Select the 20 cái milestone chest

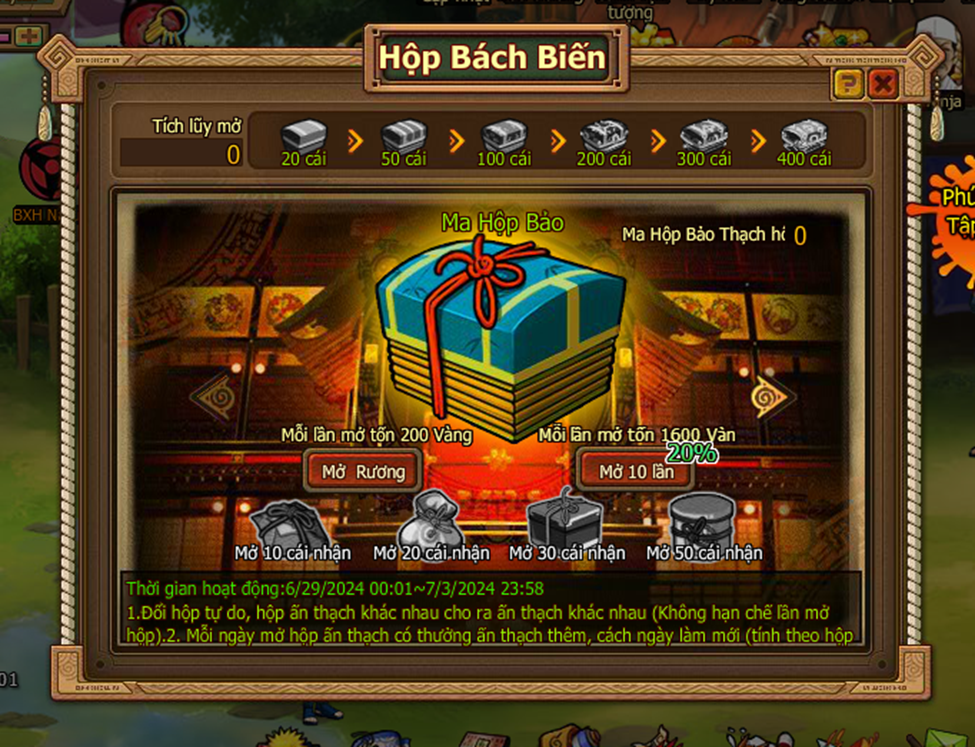point(304,136)
